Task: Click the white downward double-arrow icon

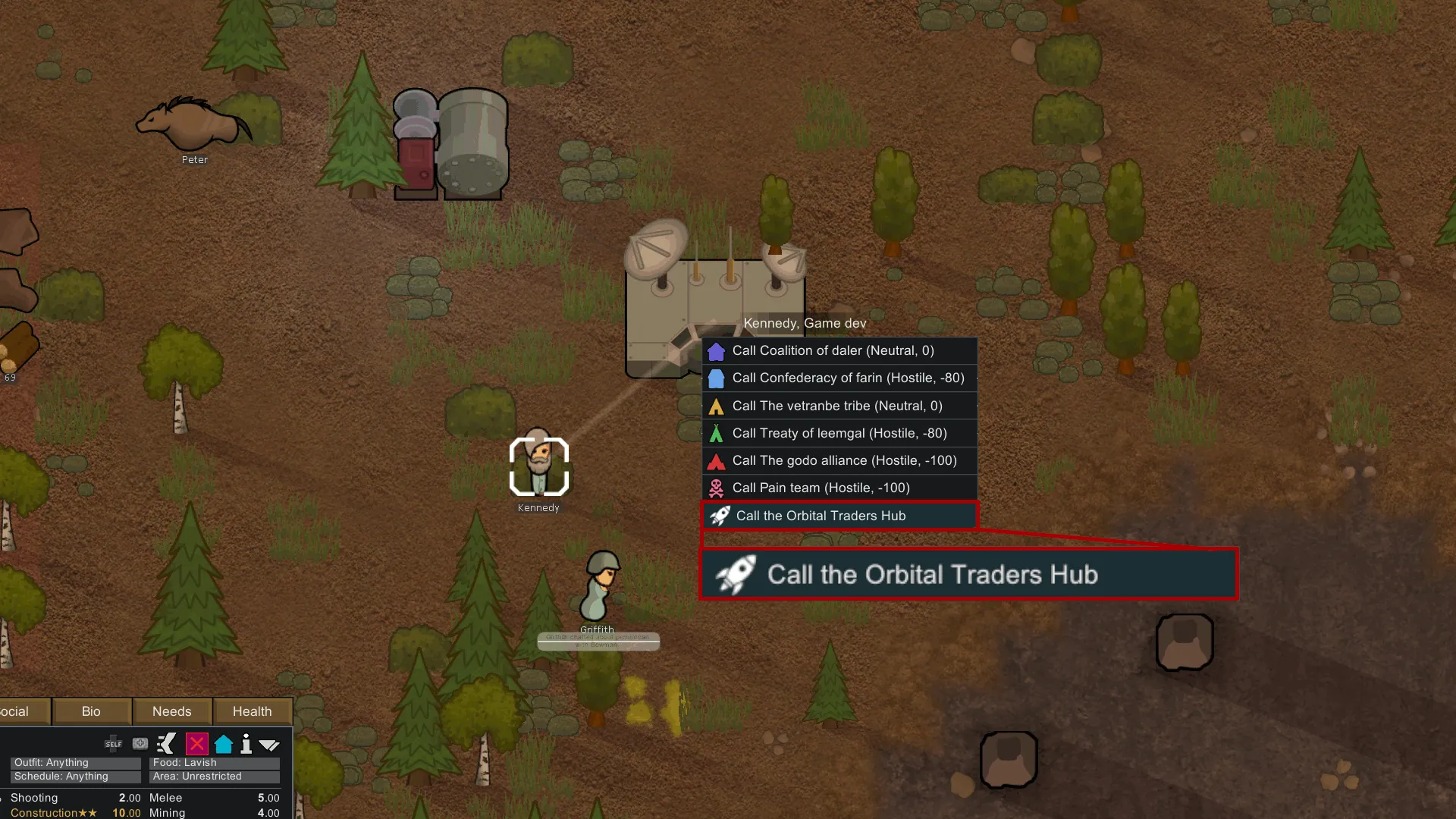Action: point(269,745)
